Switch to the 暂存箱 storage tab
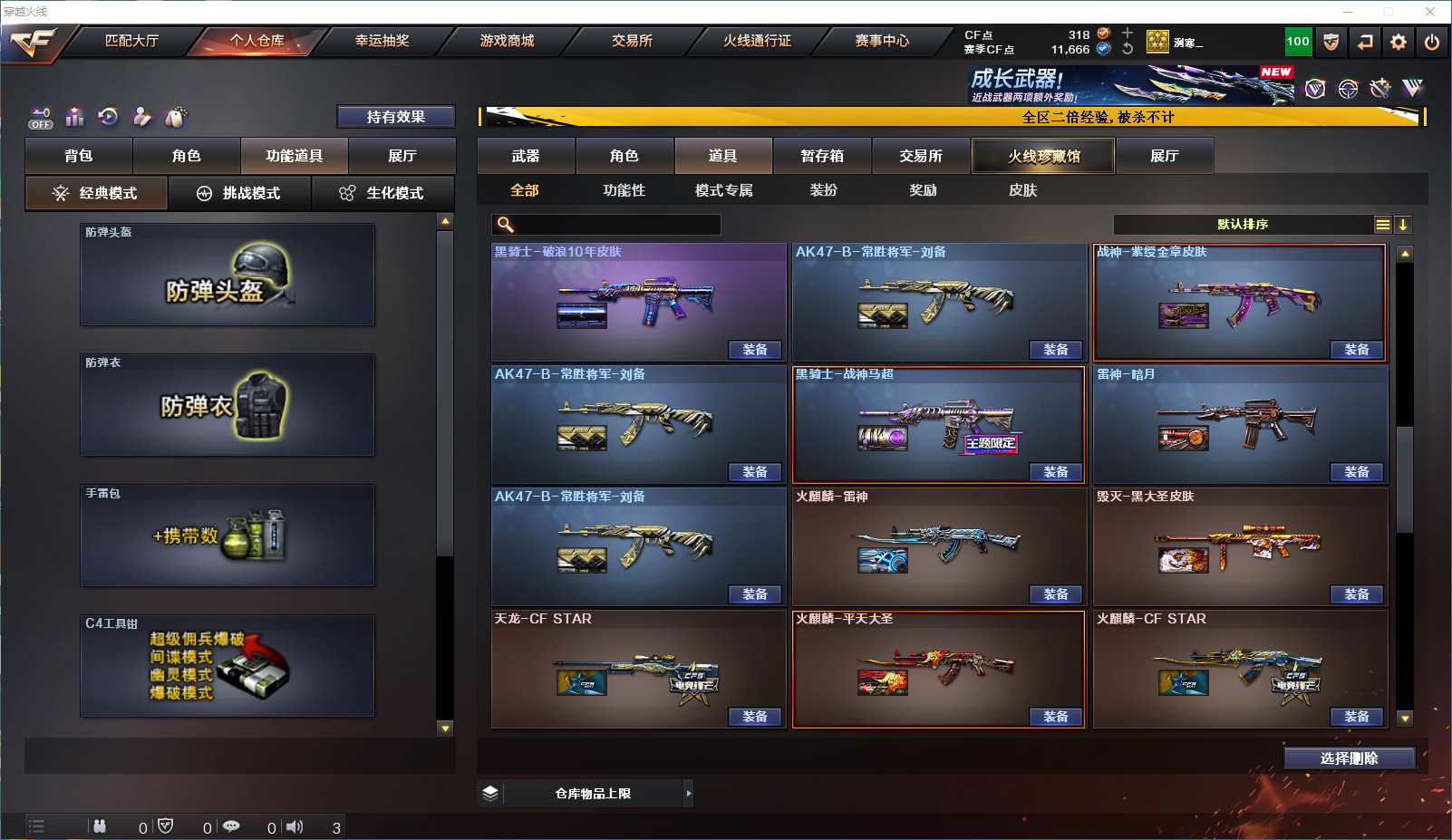Image resolution: width=1452 pixels, height=840 pixels. pos(822,156)
